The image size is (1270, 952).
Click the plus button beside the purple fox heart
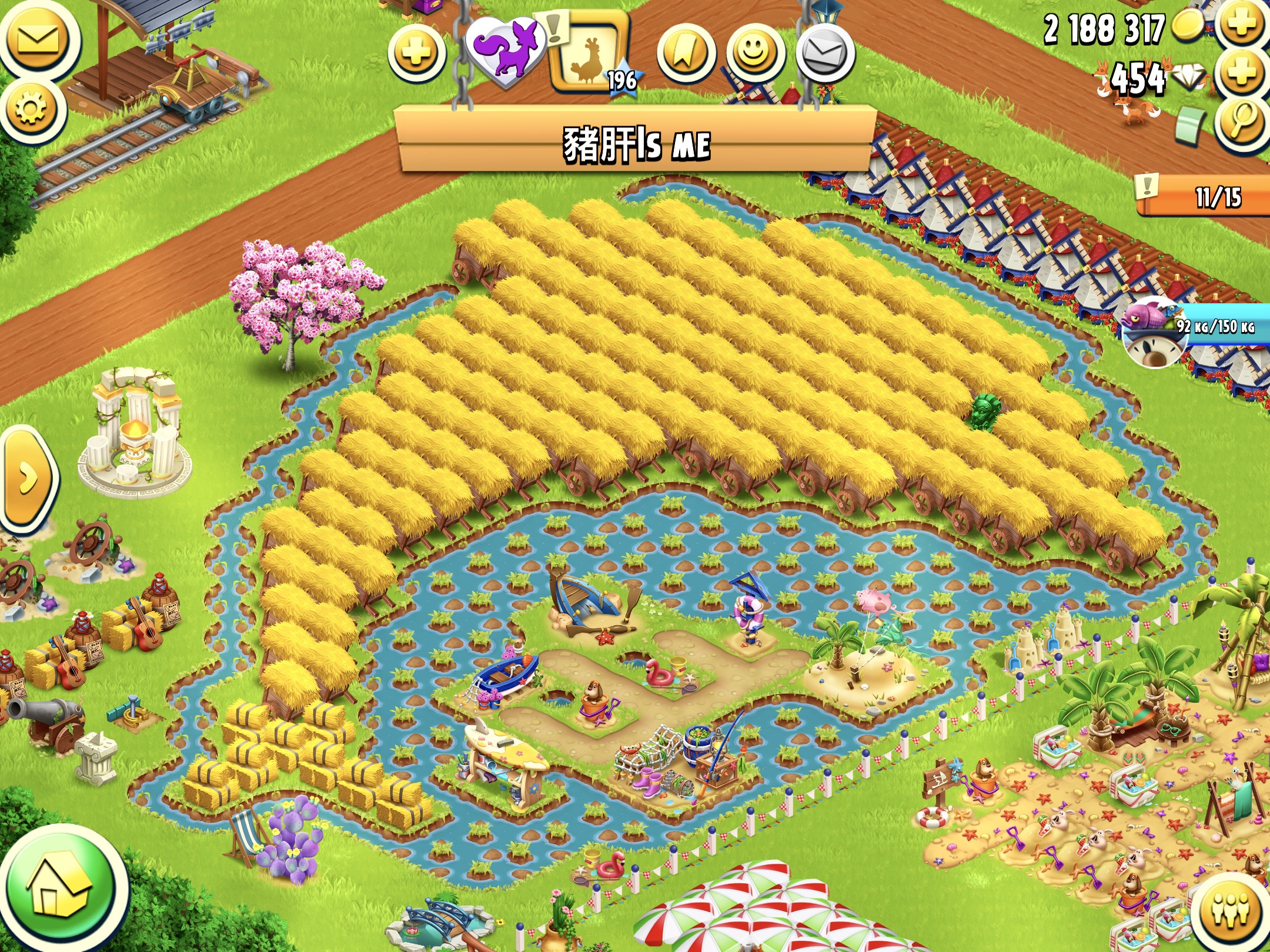click(x=416, y=53)
